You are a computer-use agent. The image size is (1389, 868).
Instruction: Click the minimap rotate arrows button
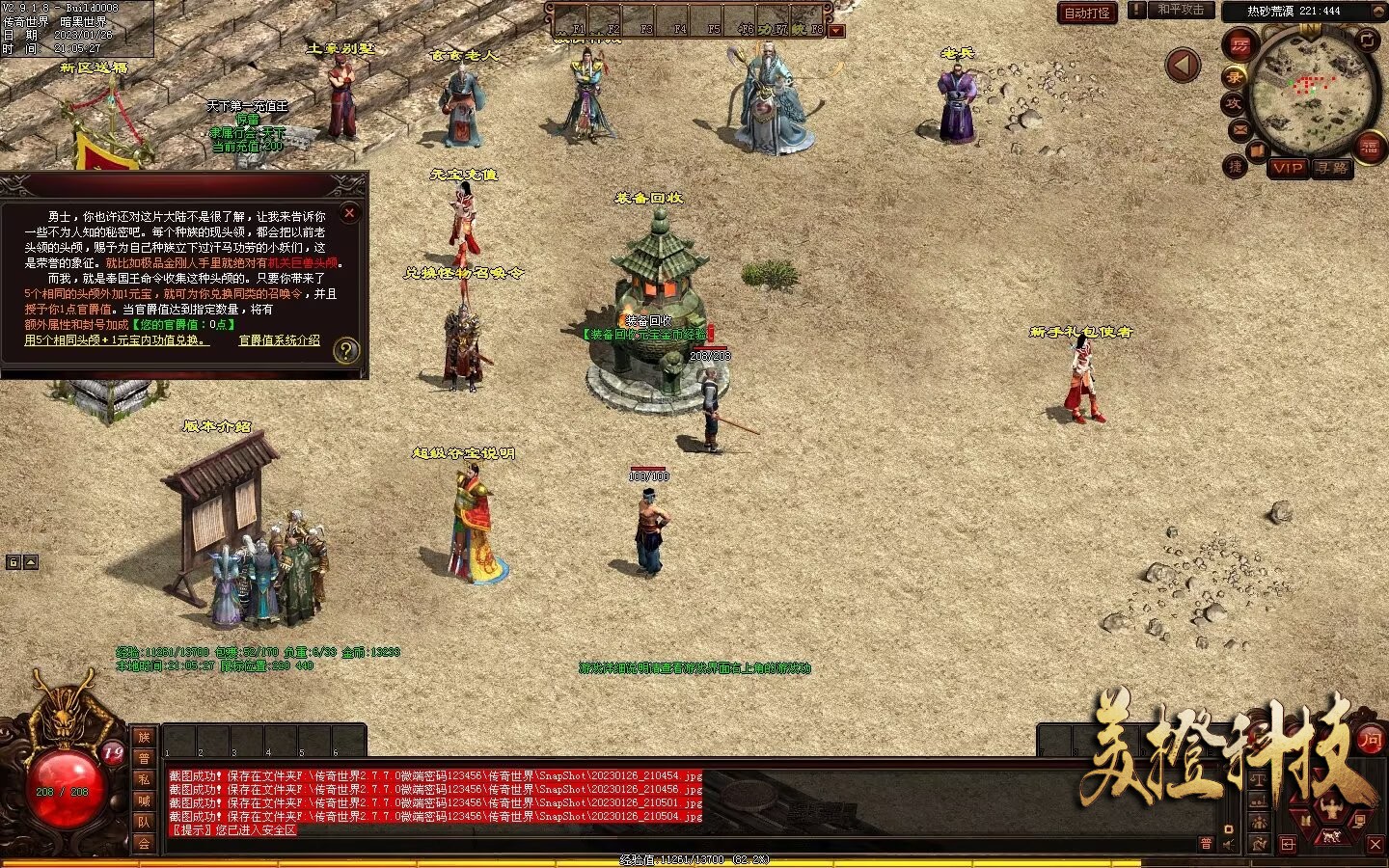1369,40
